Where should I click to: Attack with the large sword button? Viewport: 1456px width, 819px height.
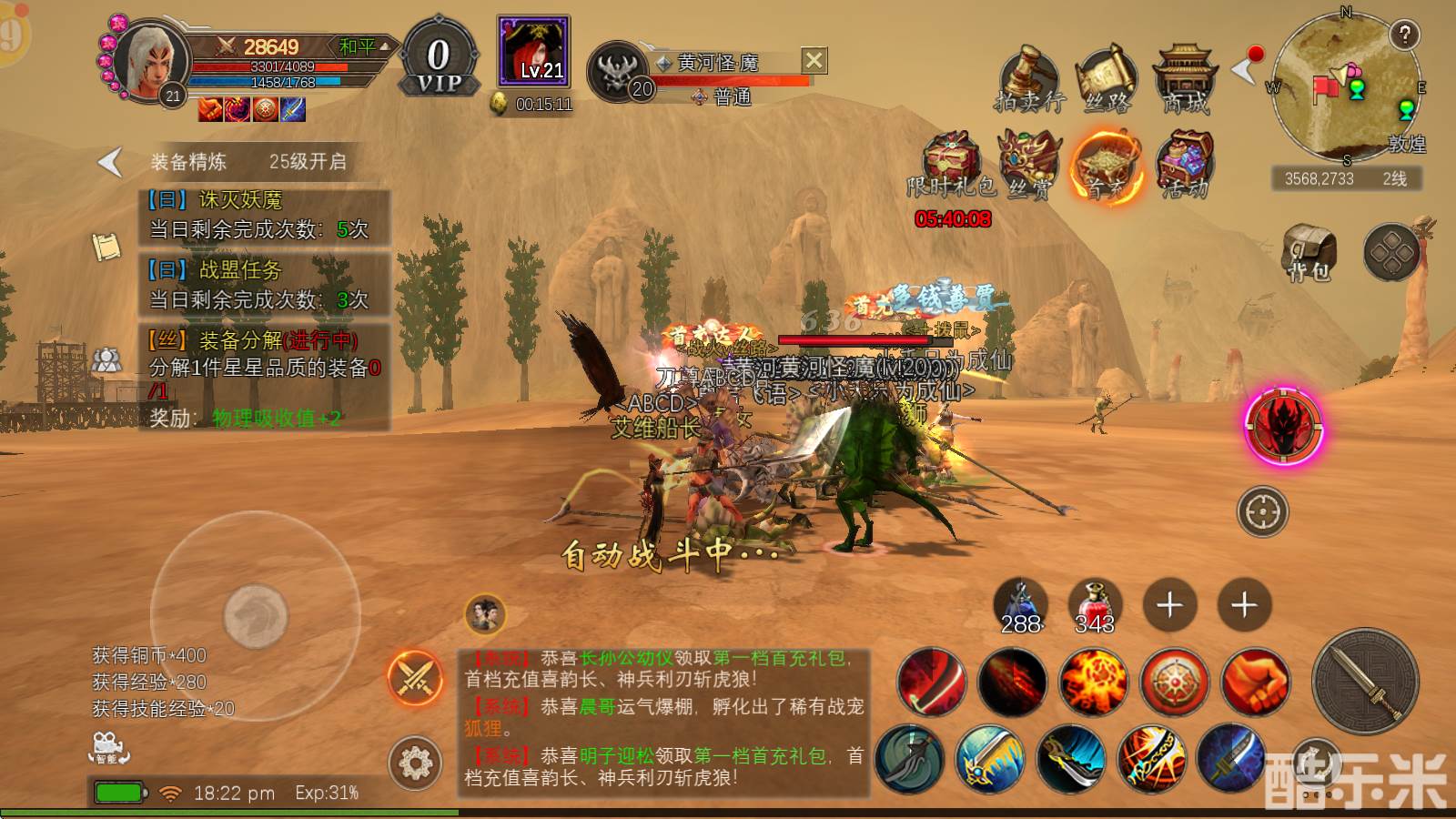(1365, 681)
